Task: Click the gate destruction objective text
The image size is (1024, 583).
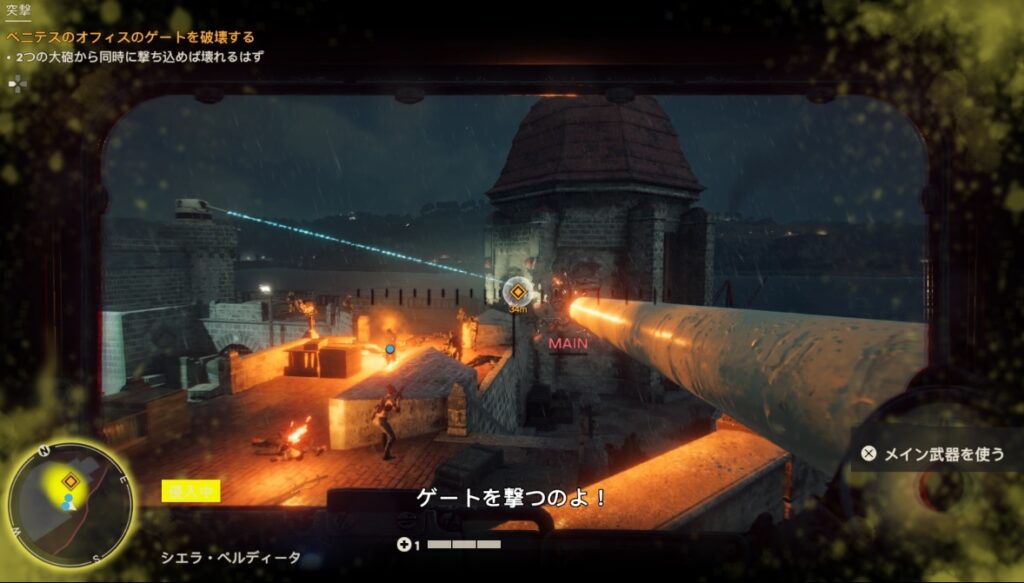Action: click(x=131, y=38)
